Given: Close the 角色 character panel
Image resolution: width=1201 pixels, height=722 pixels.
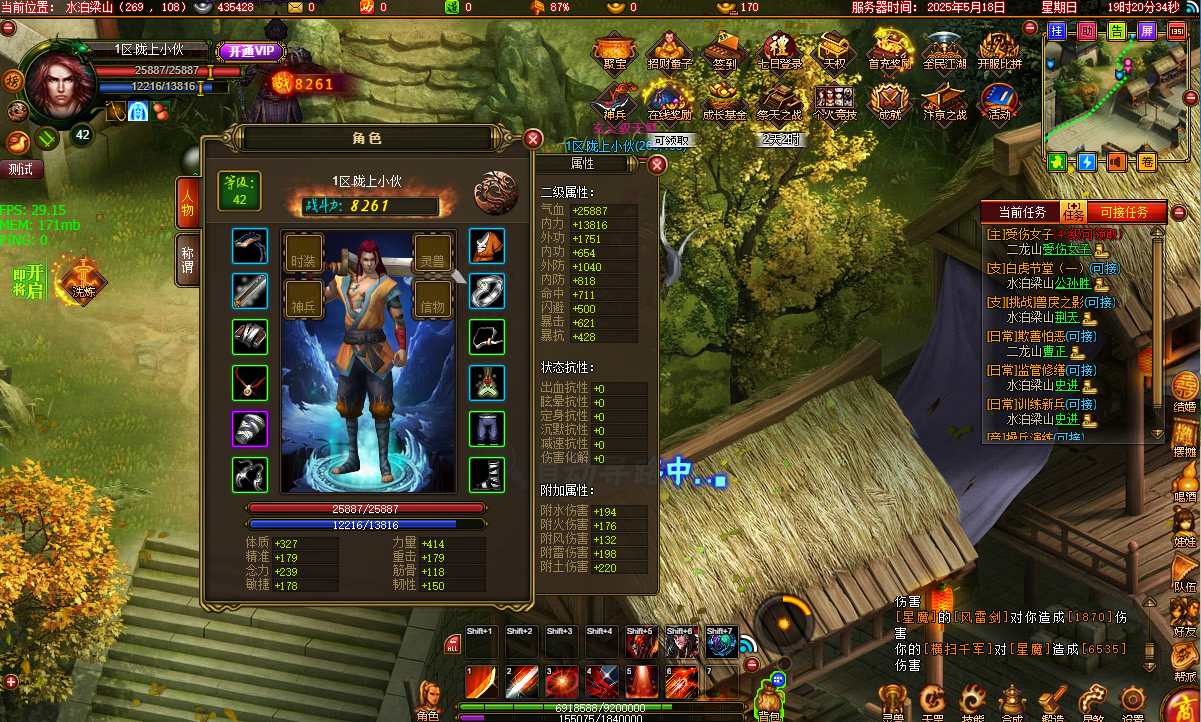Looking at the screenshot, I should click(534, 139).
